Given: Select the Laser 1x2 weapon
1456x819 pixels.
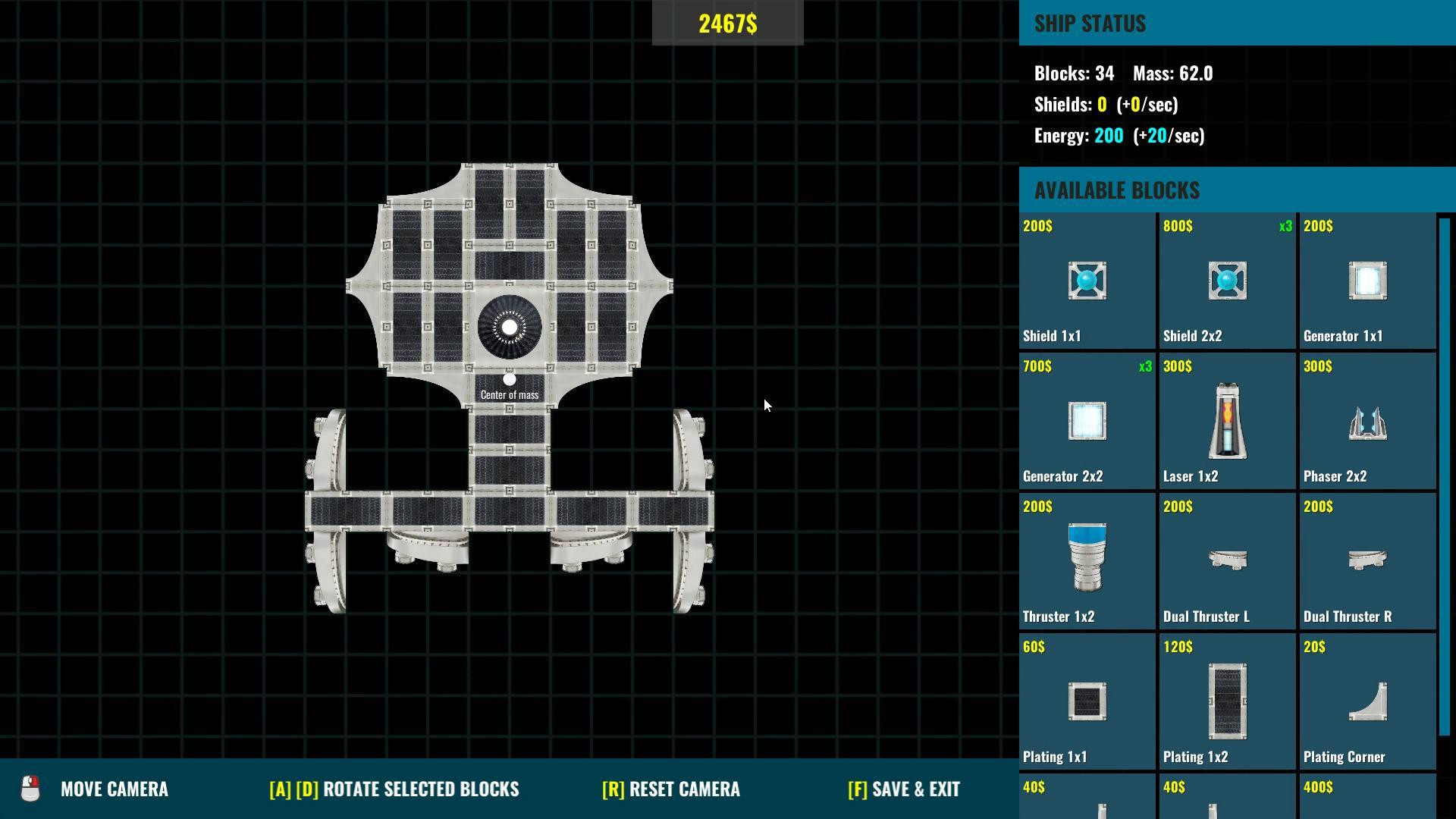Looking at the screenshot, I should (1226, 421).
